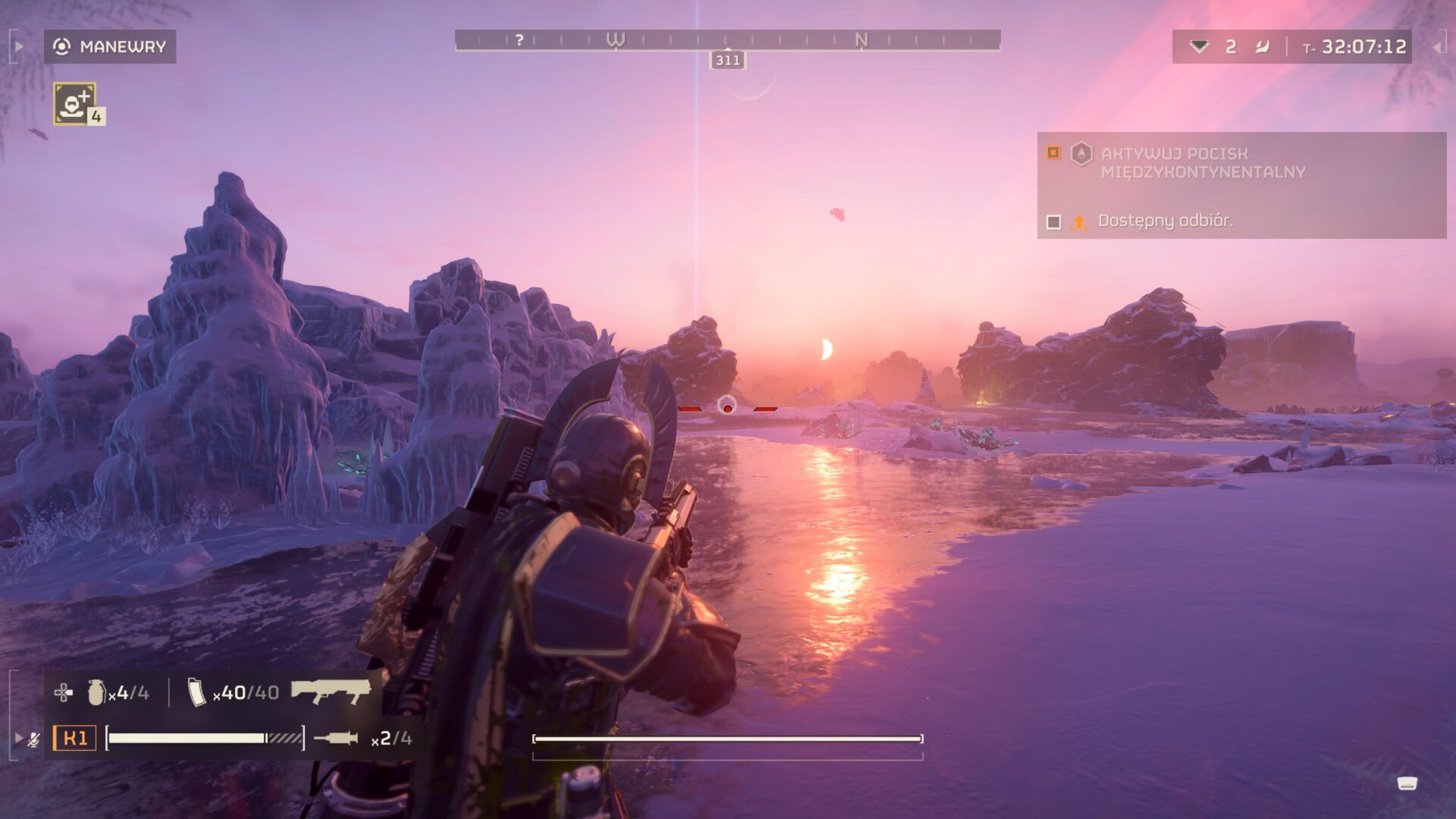The image size is (1456, 819).
Task: Select the Dostępny odbiór extraction objective
Action: pos(1165,221)
